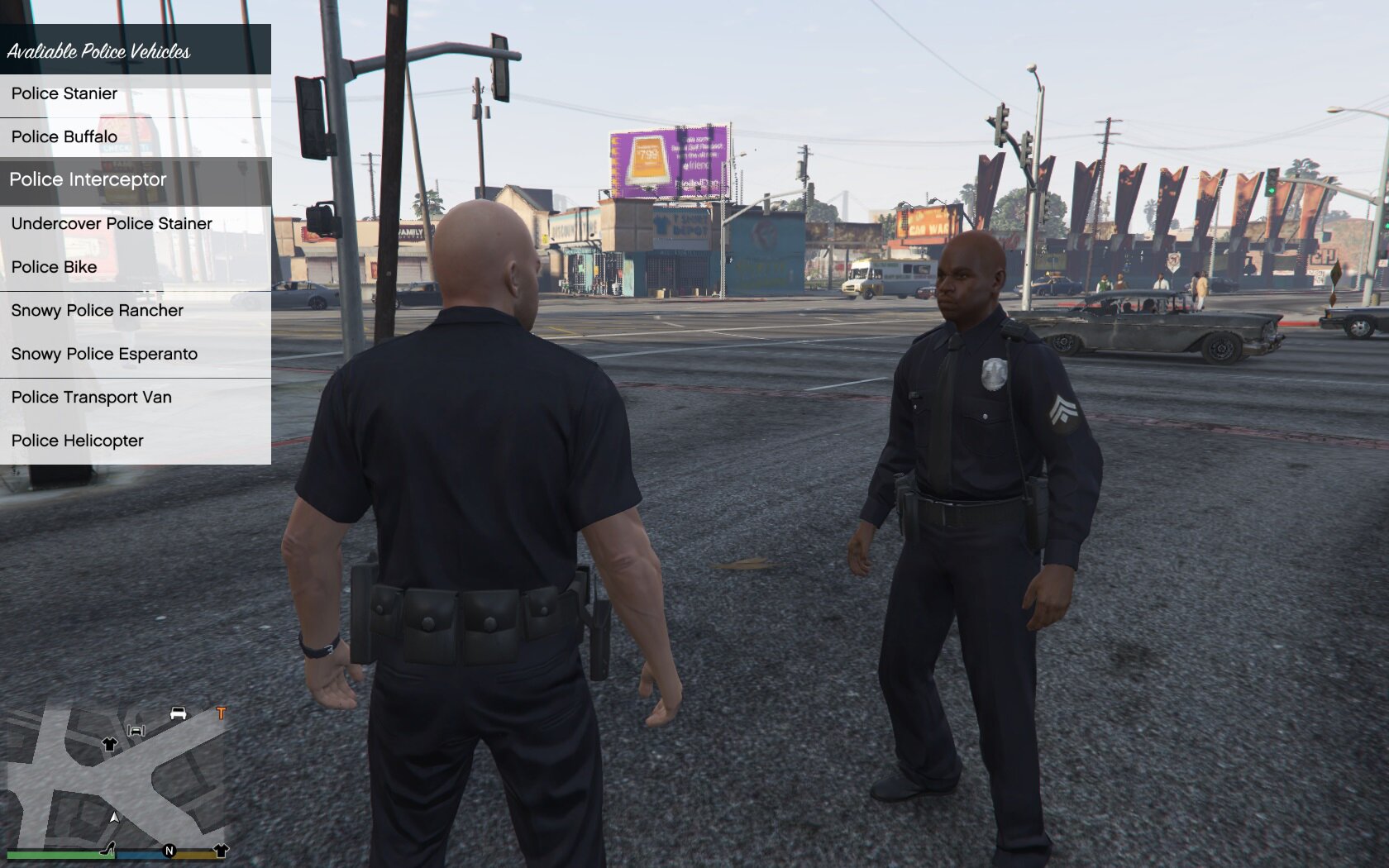Select Snowy Police Esperanto
Screen dimensions: 1389x868
click(x=105, y=354)
